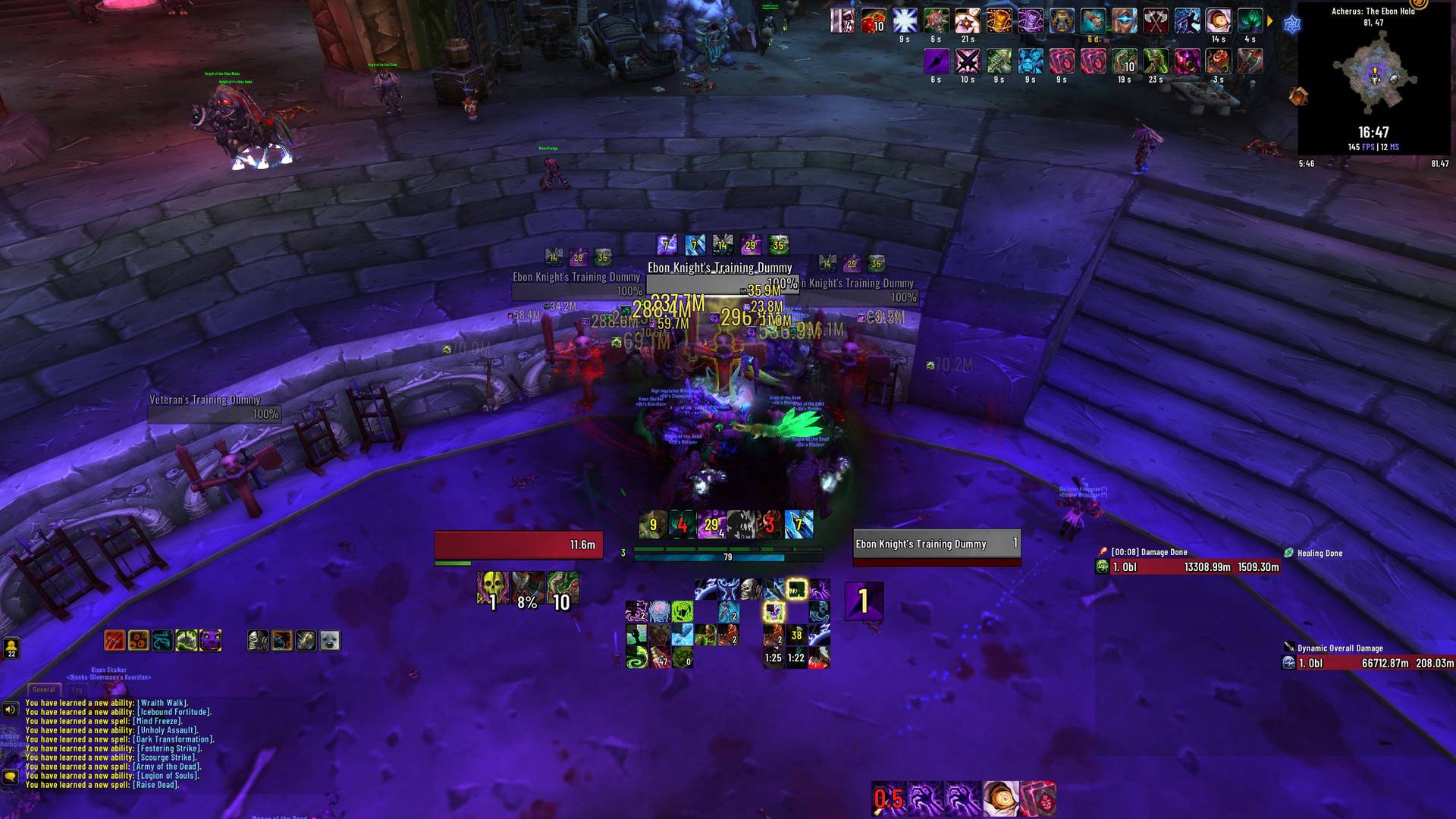Select the Ebon Knight's Training Dummy target frame
The image size is (1456, 819).
(936, 544)
